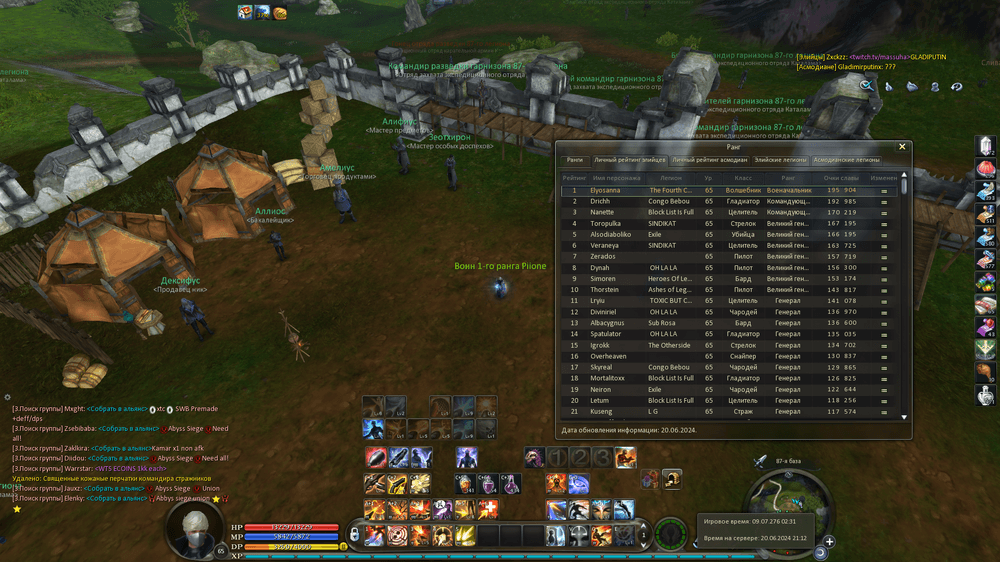Show the Асмодианские легионы tab
The height and width of the screenshot is (562, 1000).
[846, 160]
